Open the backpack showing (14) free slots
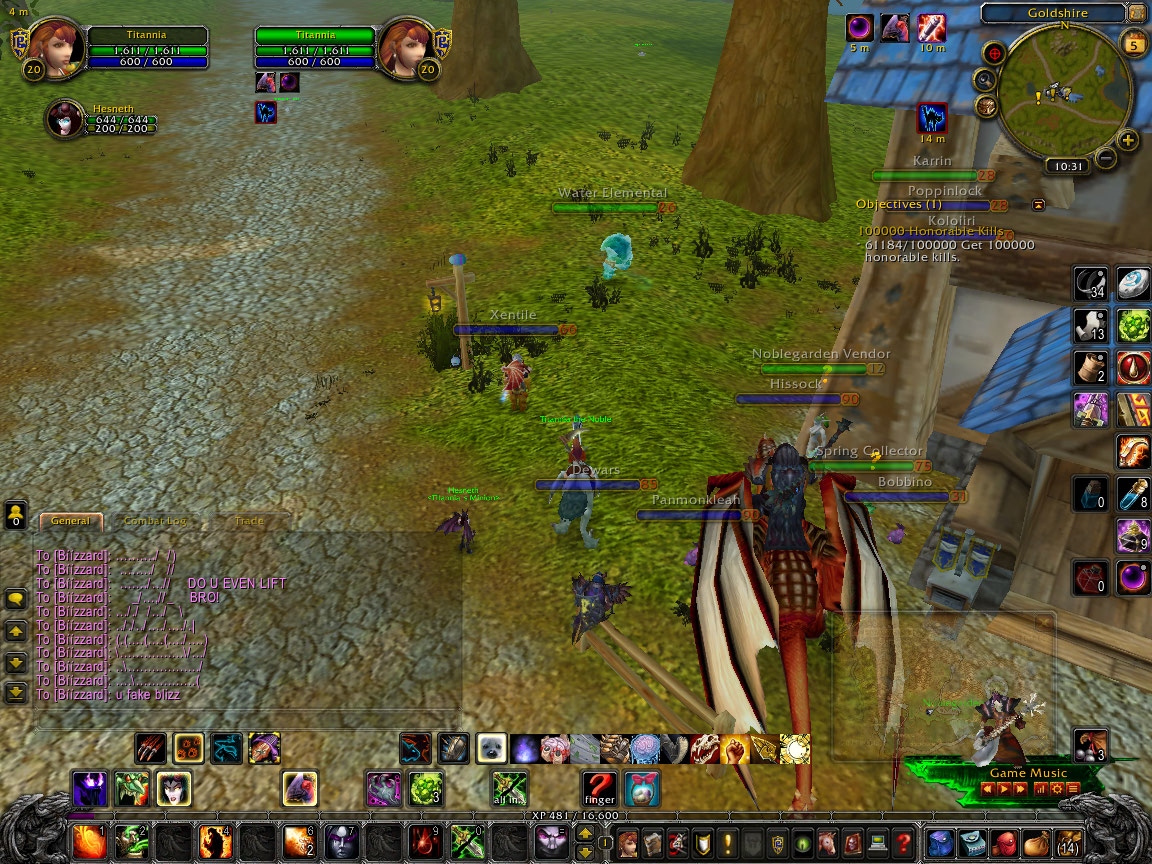1152x864 pixels. coord(1069,842)
